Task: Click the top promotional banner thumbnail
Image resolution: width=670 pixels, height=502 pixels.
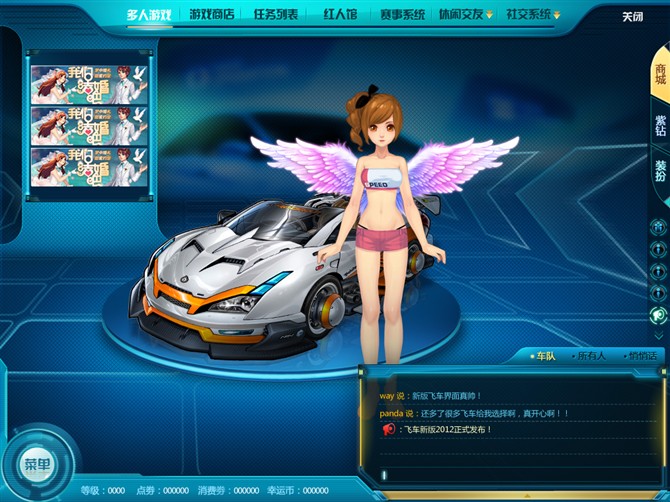Action: tap(89, 84)
